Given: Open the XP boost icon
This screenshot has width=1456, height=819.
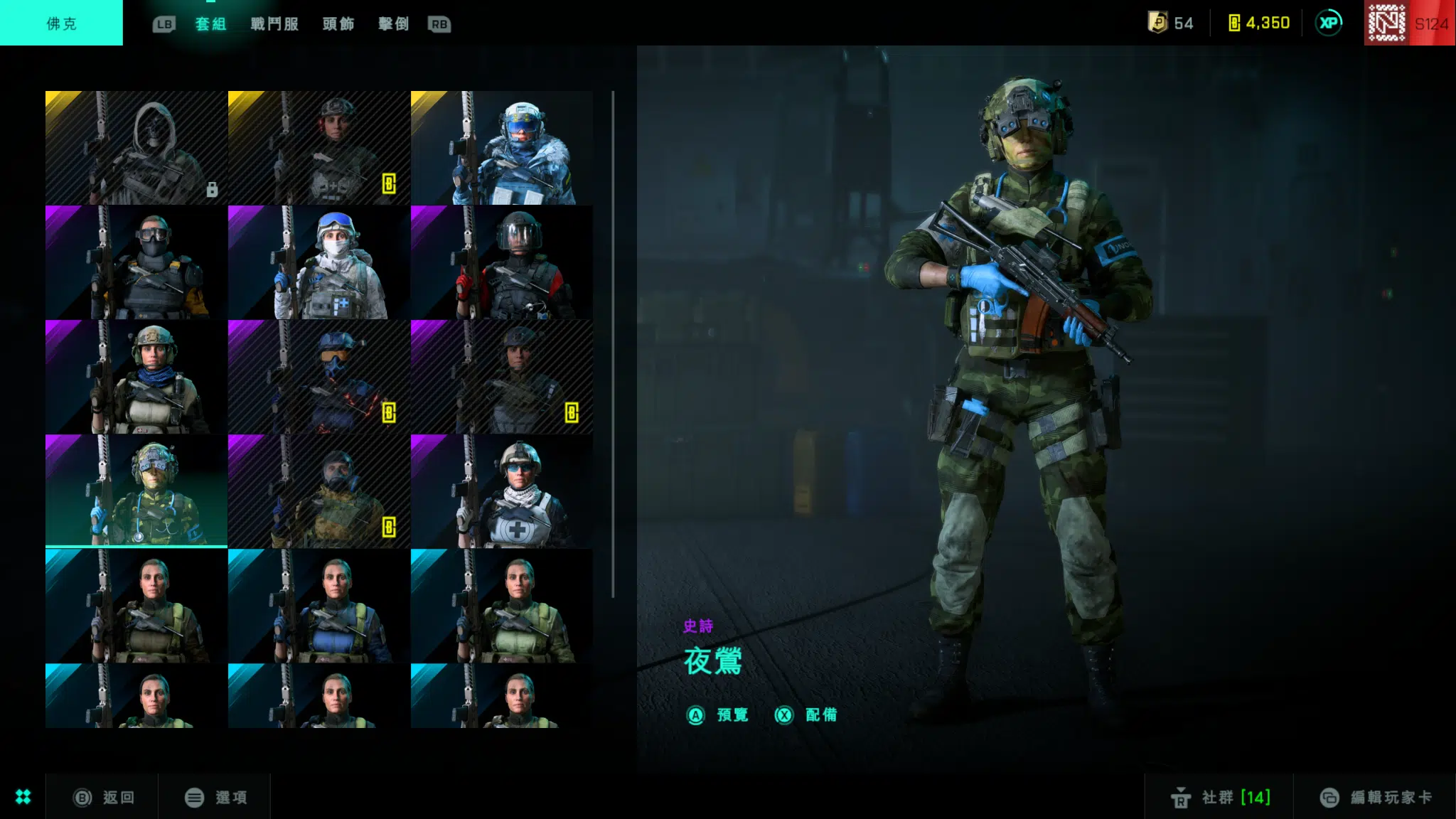Looking at the screenshot, I should [1328, 23].
